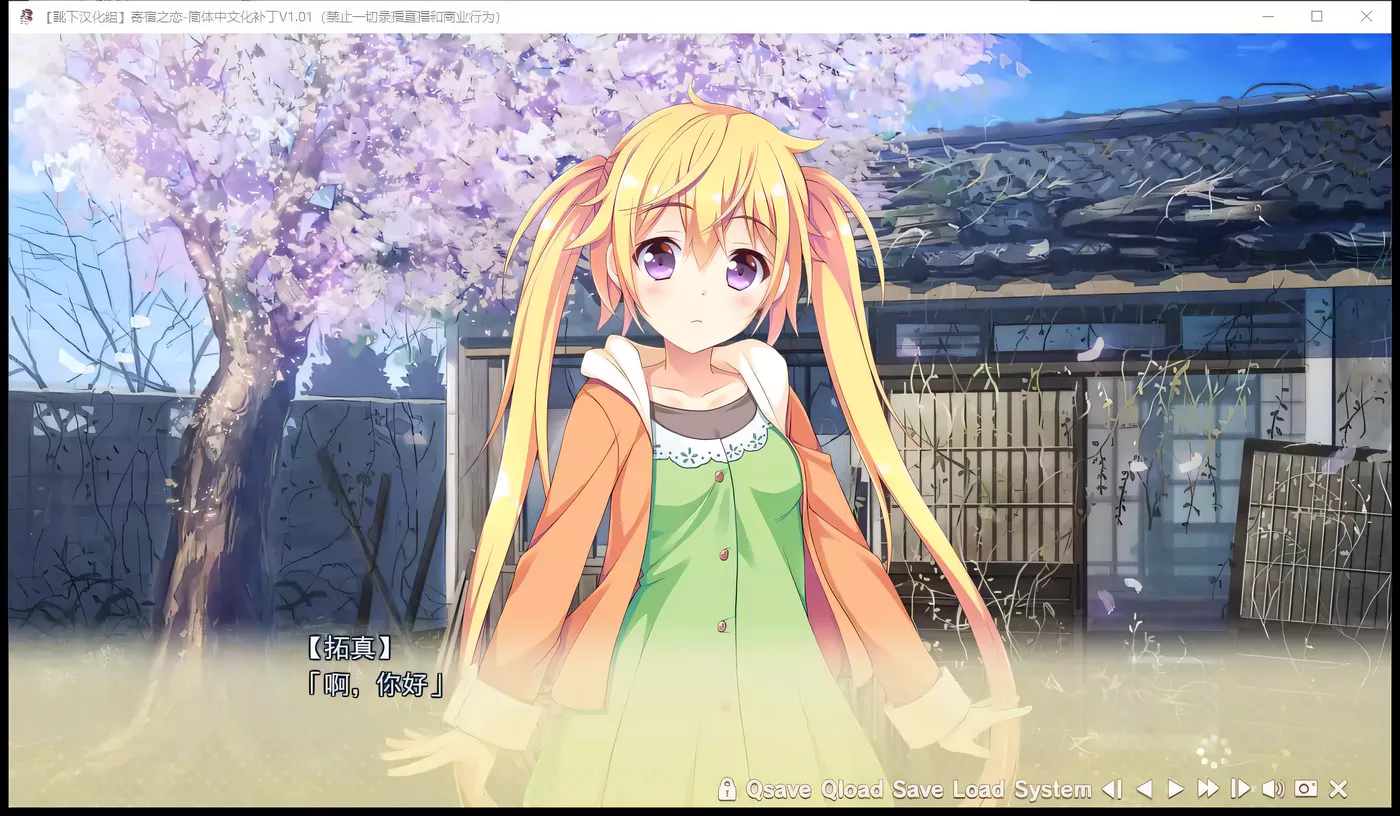Click the padlock lock icon
The height and width of the screenshot is (816, 1400).
[727, 789]
